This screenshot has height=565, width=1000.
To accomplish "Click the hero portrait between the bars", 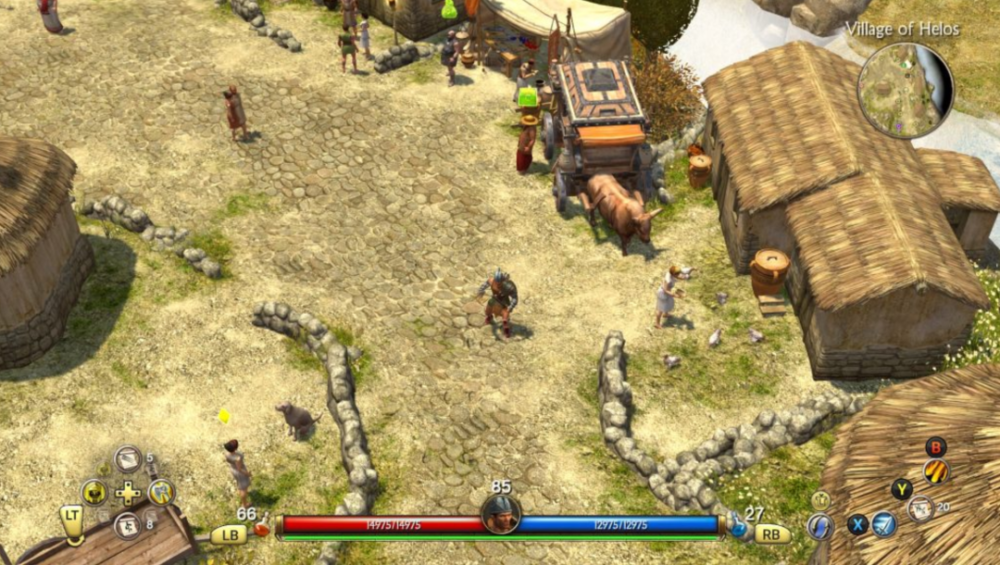I will coord(500,514).
